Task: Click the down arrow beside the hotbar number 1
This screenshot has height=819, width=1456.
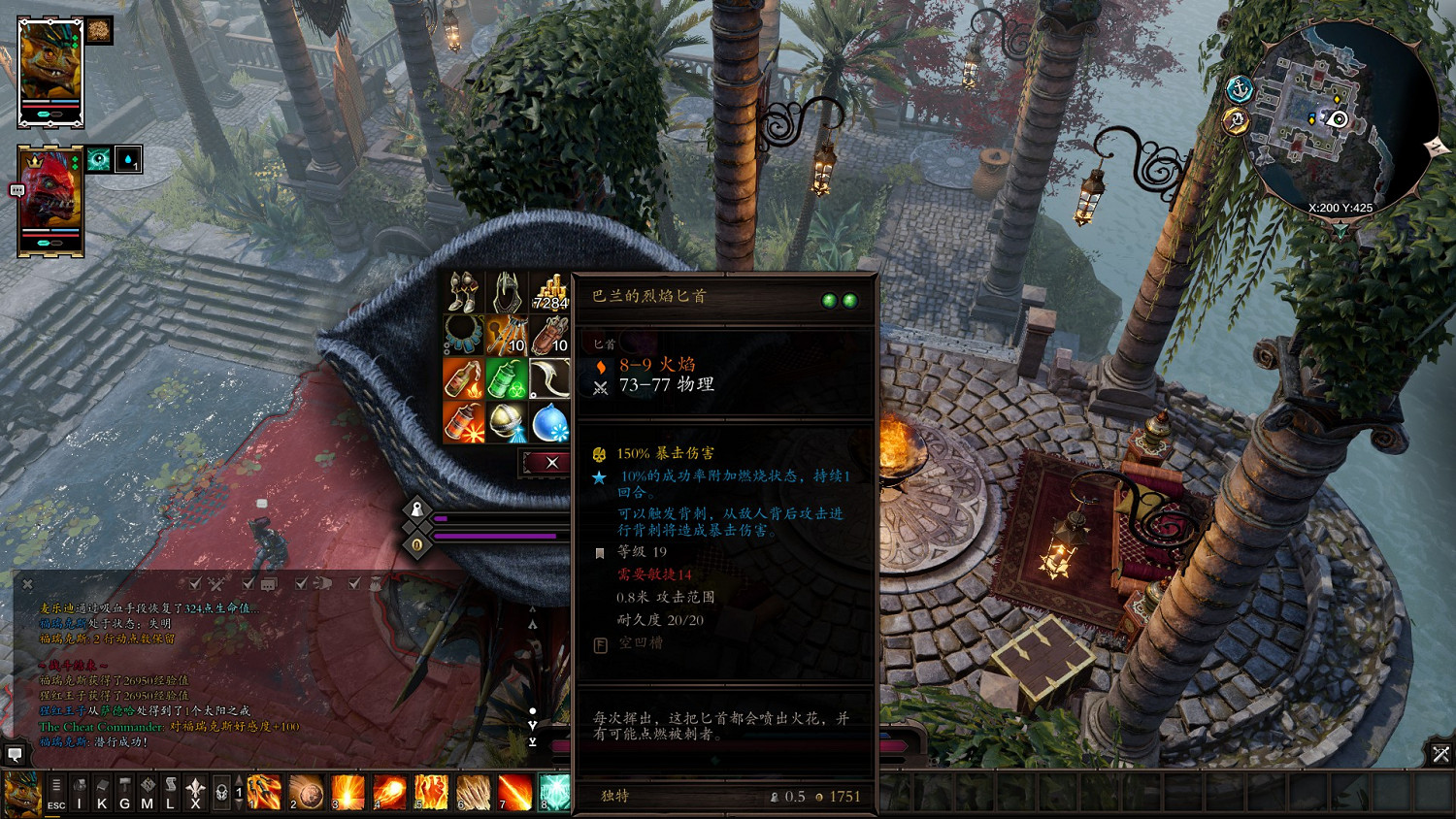Action: [239, 805]
